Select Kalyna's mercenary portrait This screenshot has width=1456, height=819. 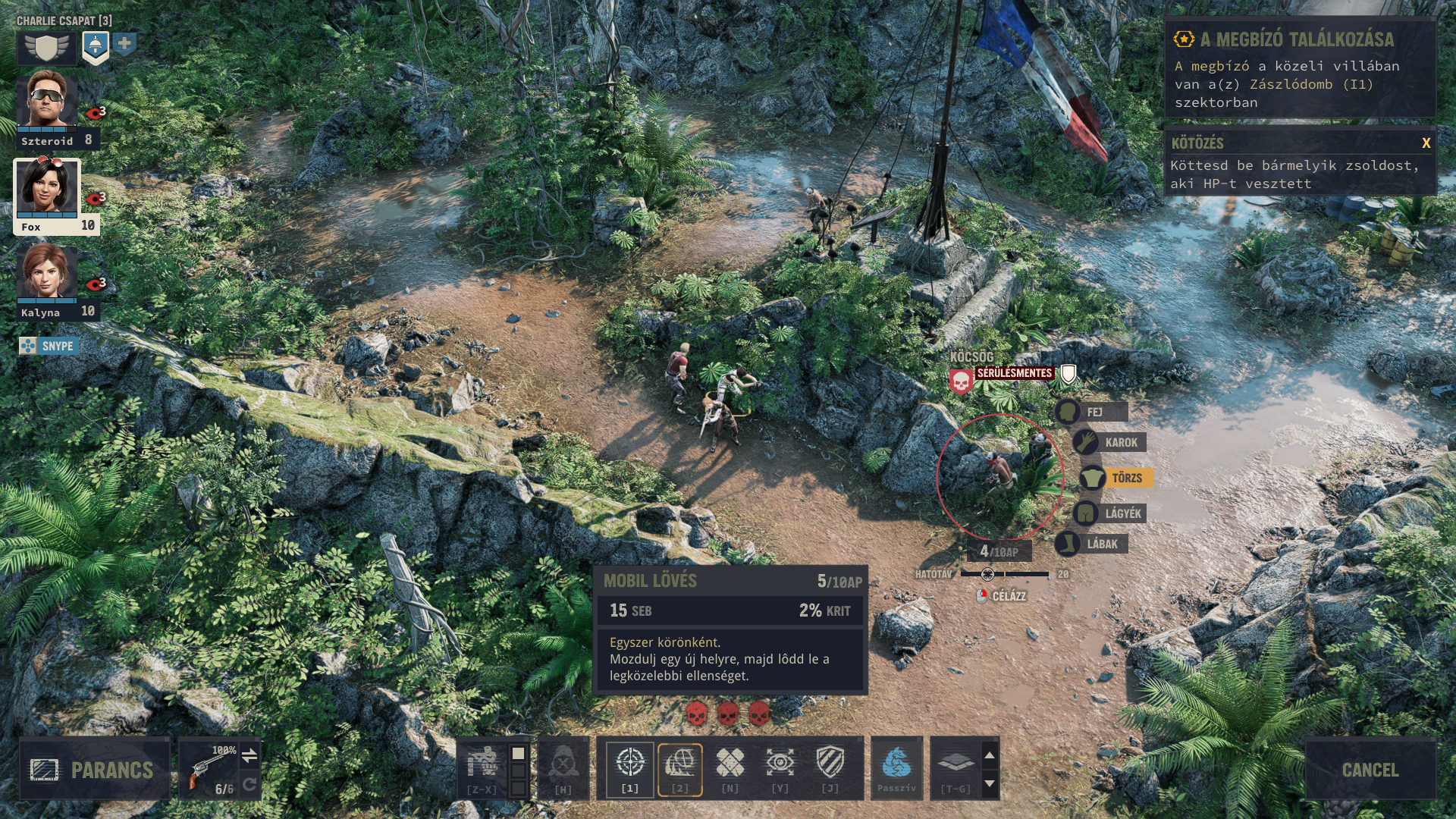47,271
